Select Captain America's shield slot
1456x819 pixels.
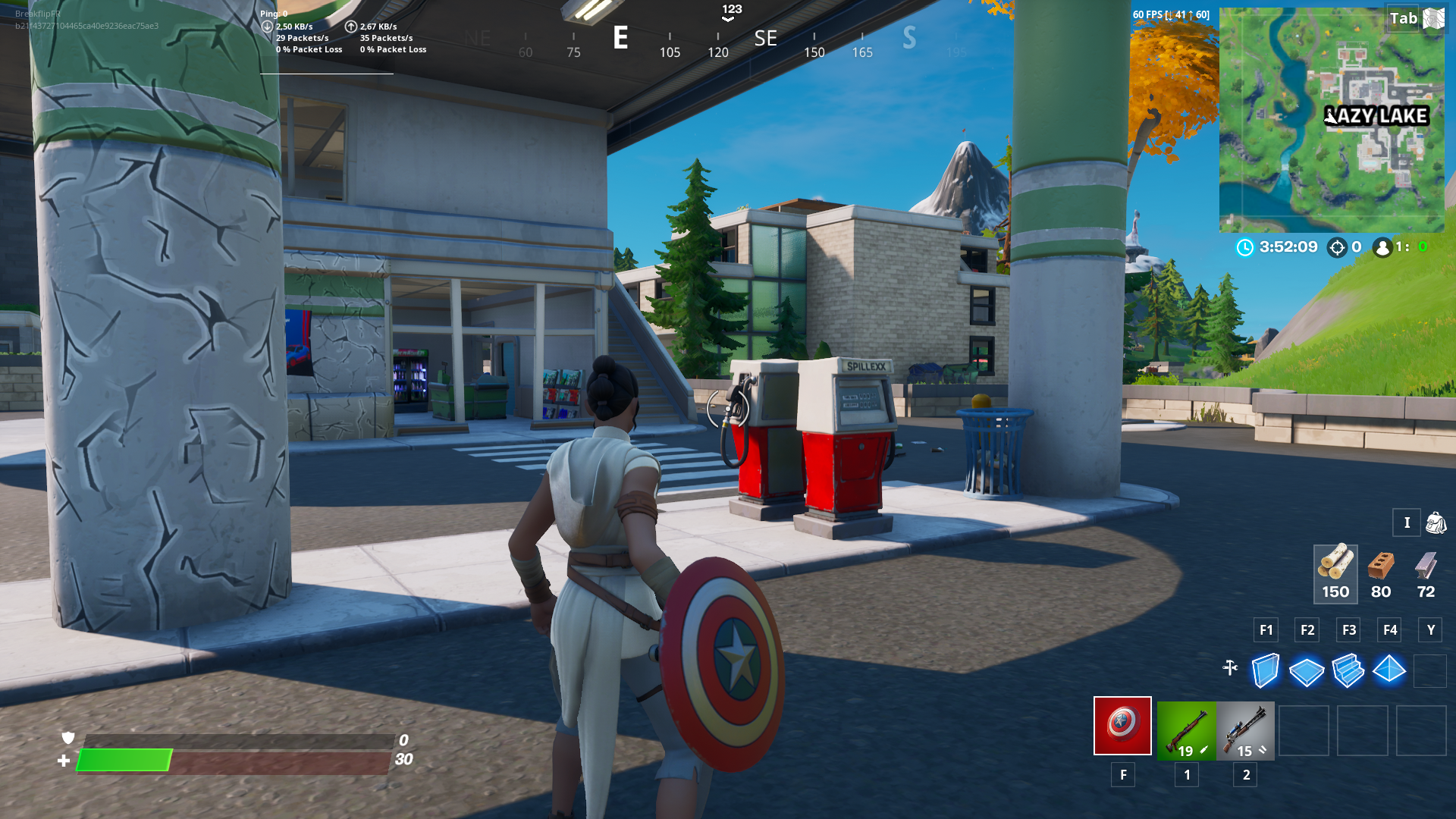point(1122,726)
